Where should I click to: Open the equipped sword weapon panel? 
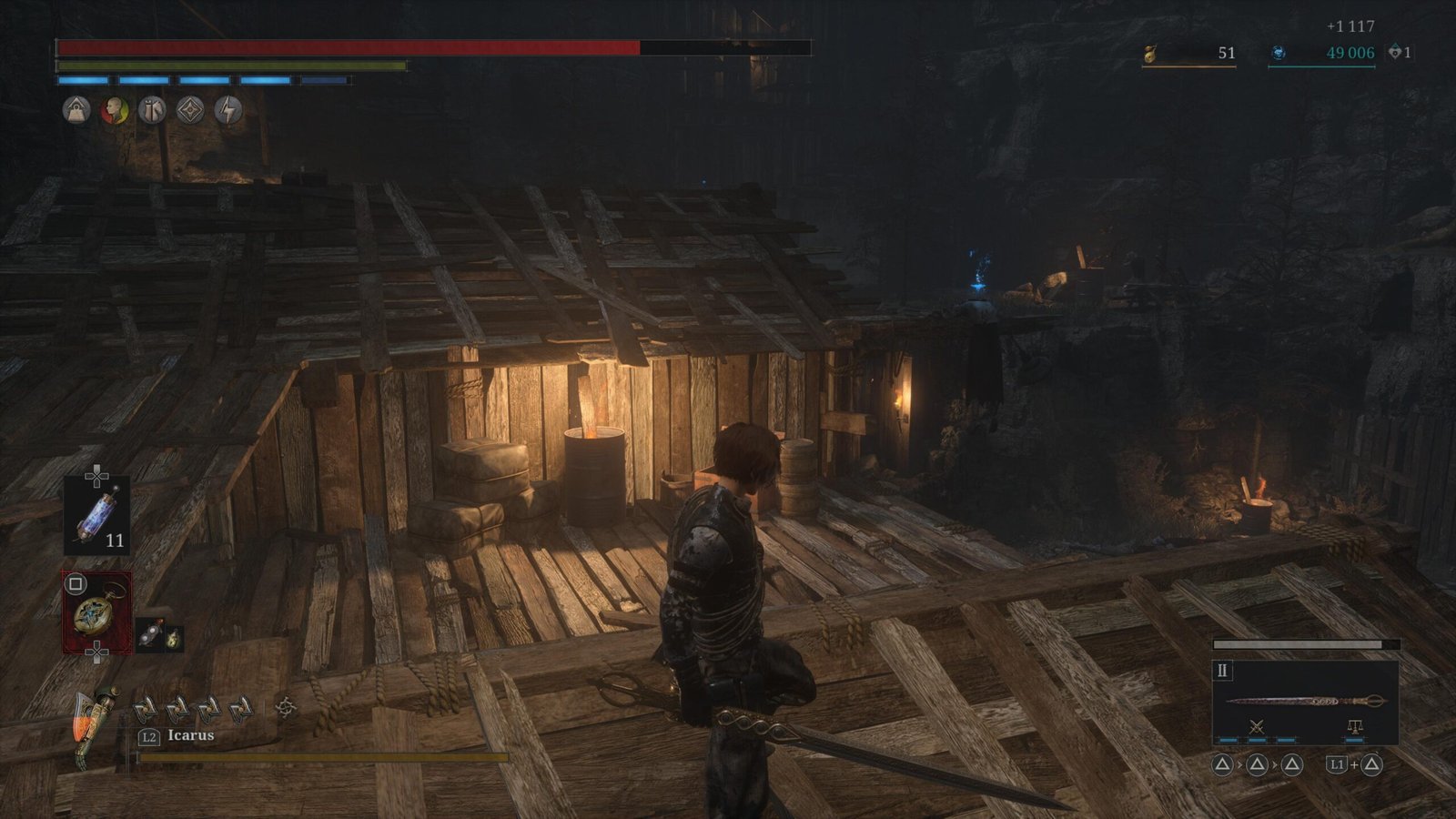pyautogui.click(x=1305, y=702)
